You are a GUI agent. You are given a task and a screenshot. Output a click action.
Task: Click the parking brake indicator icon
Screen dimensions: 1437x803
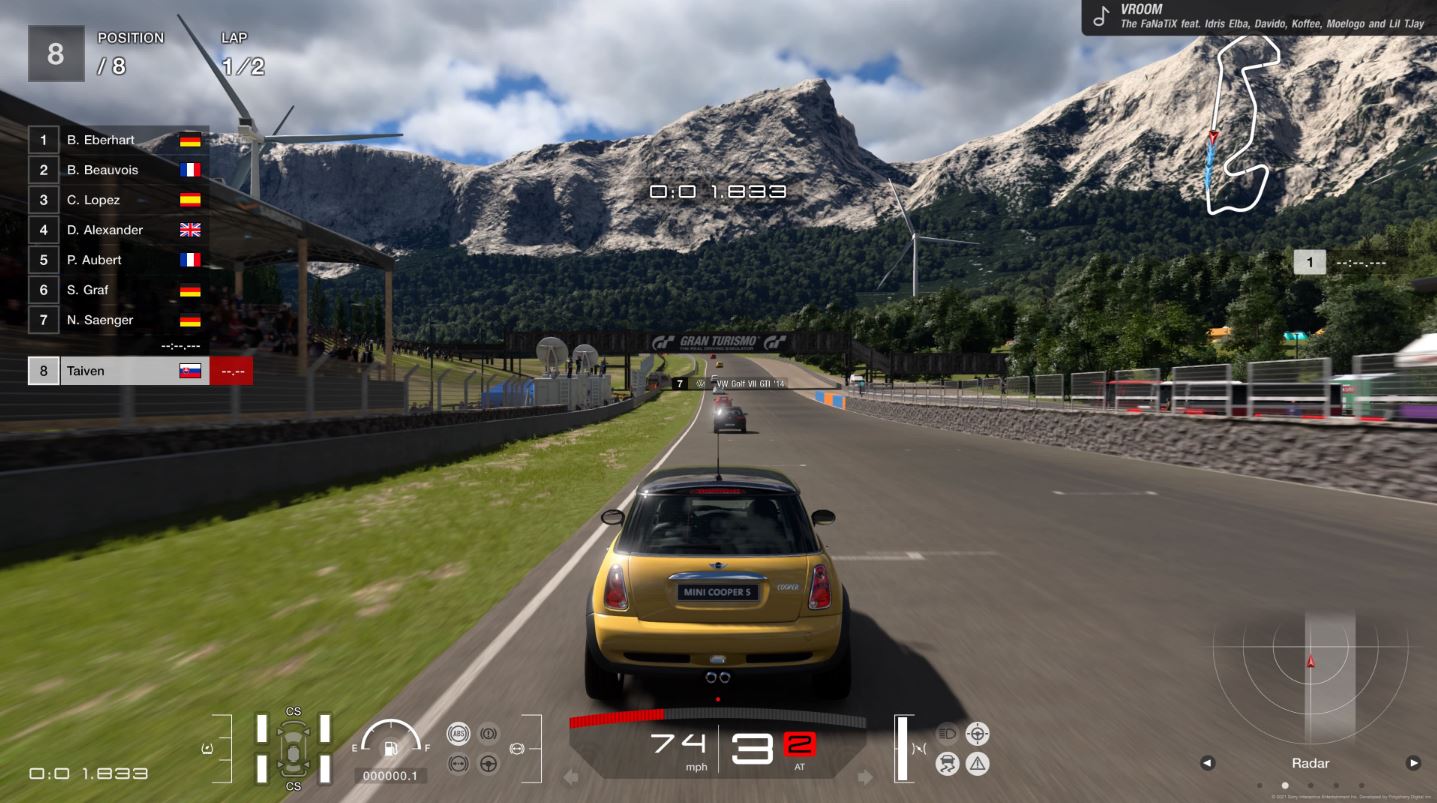point(488,734)
